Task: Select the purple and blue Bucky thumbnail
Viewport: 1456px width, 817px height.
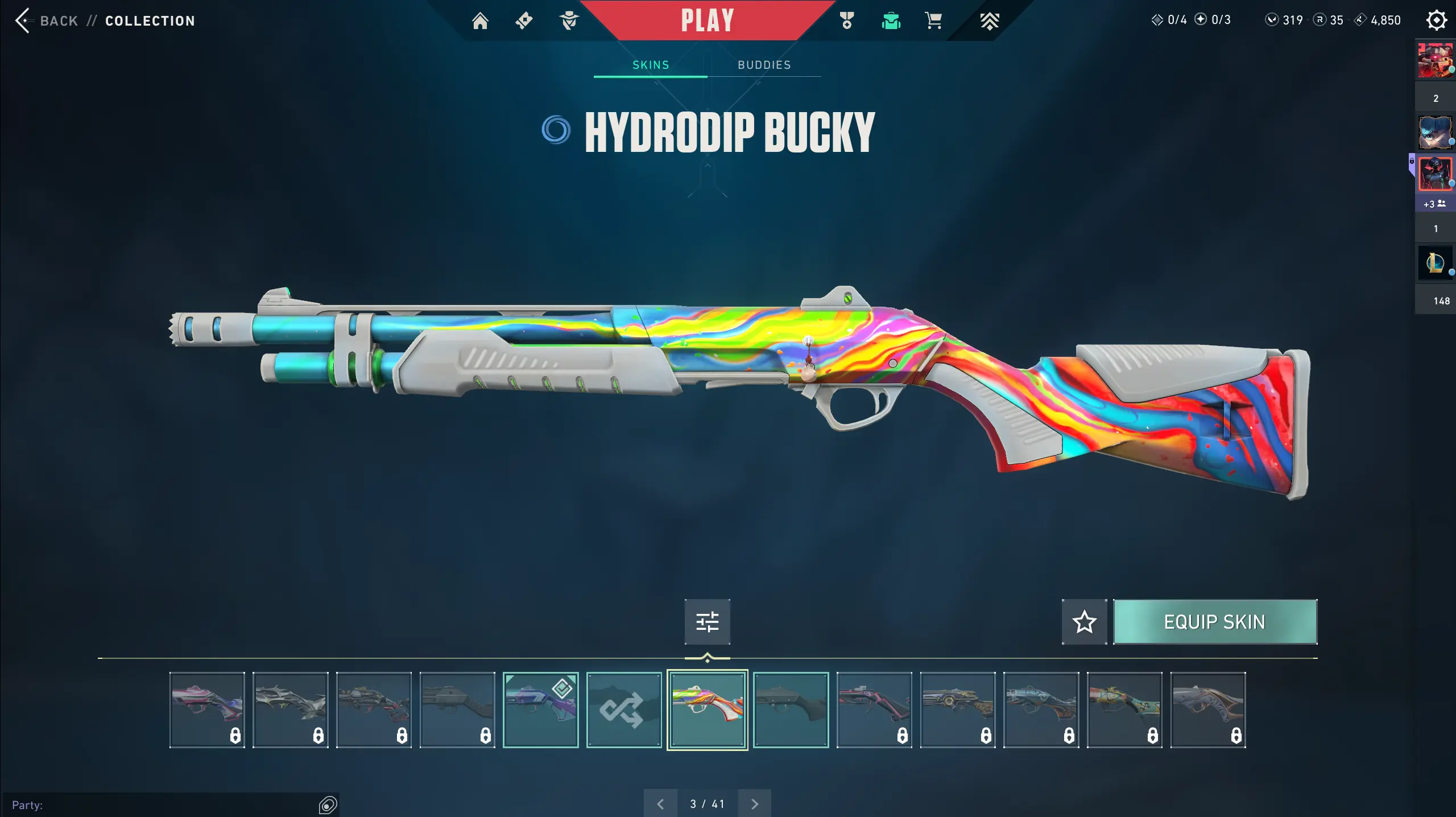Action: [x=540, y=710]
